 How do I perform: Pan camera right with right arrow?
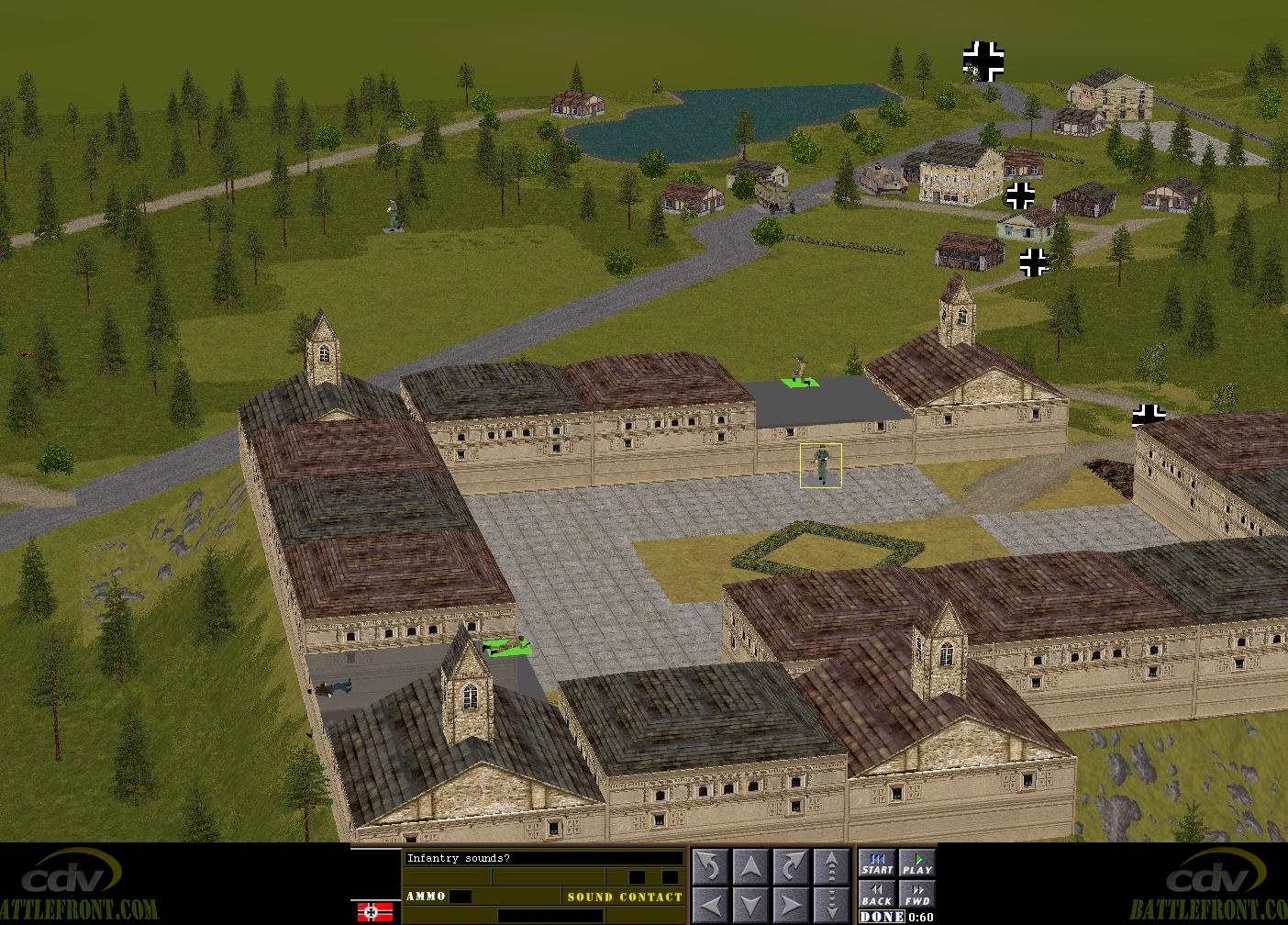click(x=791, y=904)
